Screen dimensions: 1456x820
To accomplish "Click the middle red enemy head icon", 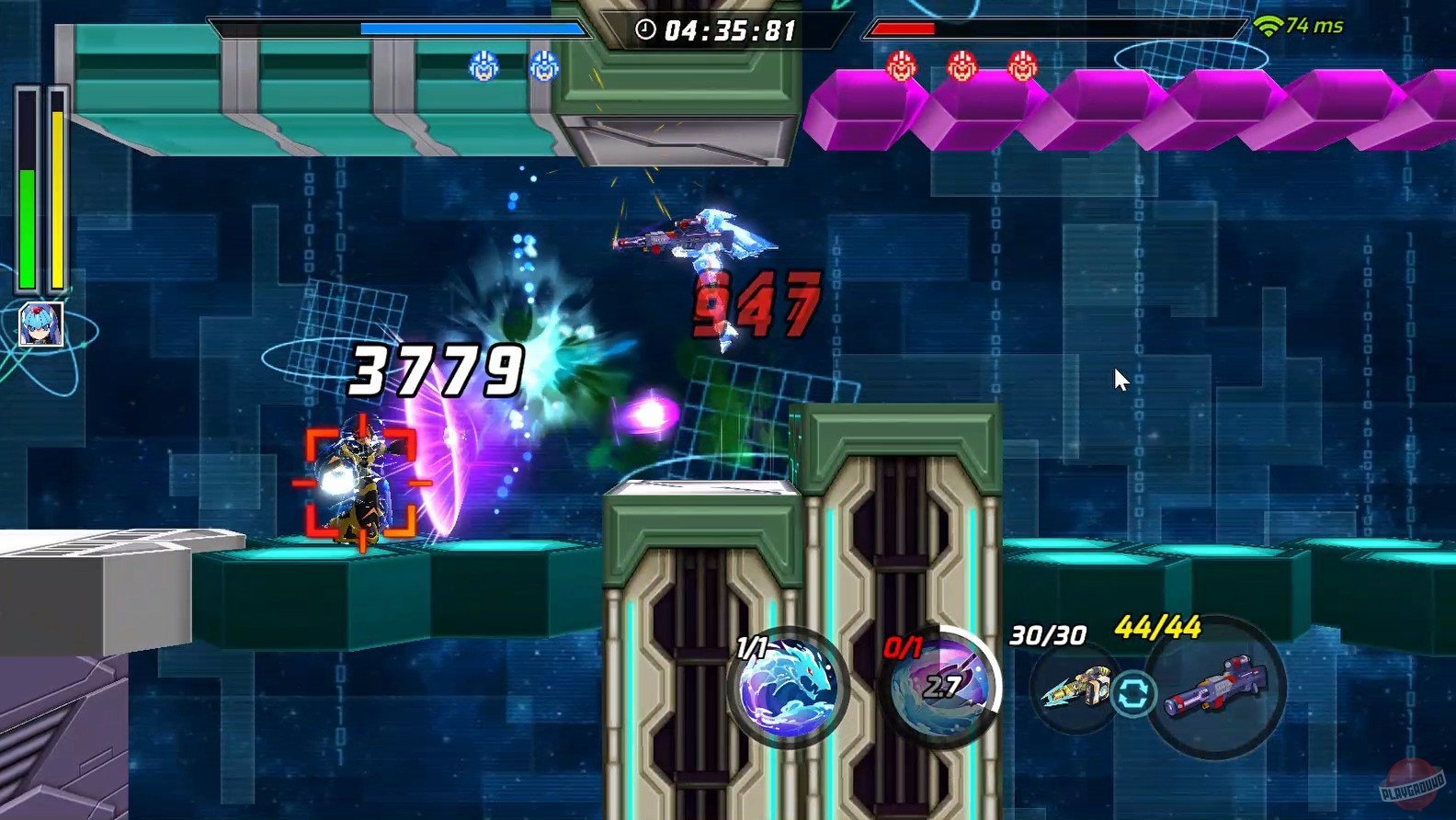I will (x=961, y=66).
